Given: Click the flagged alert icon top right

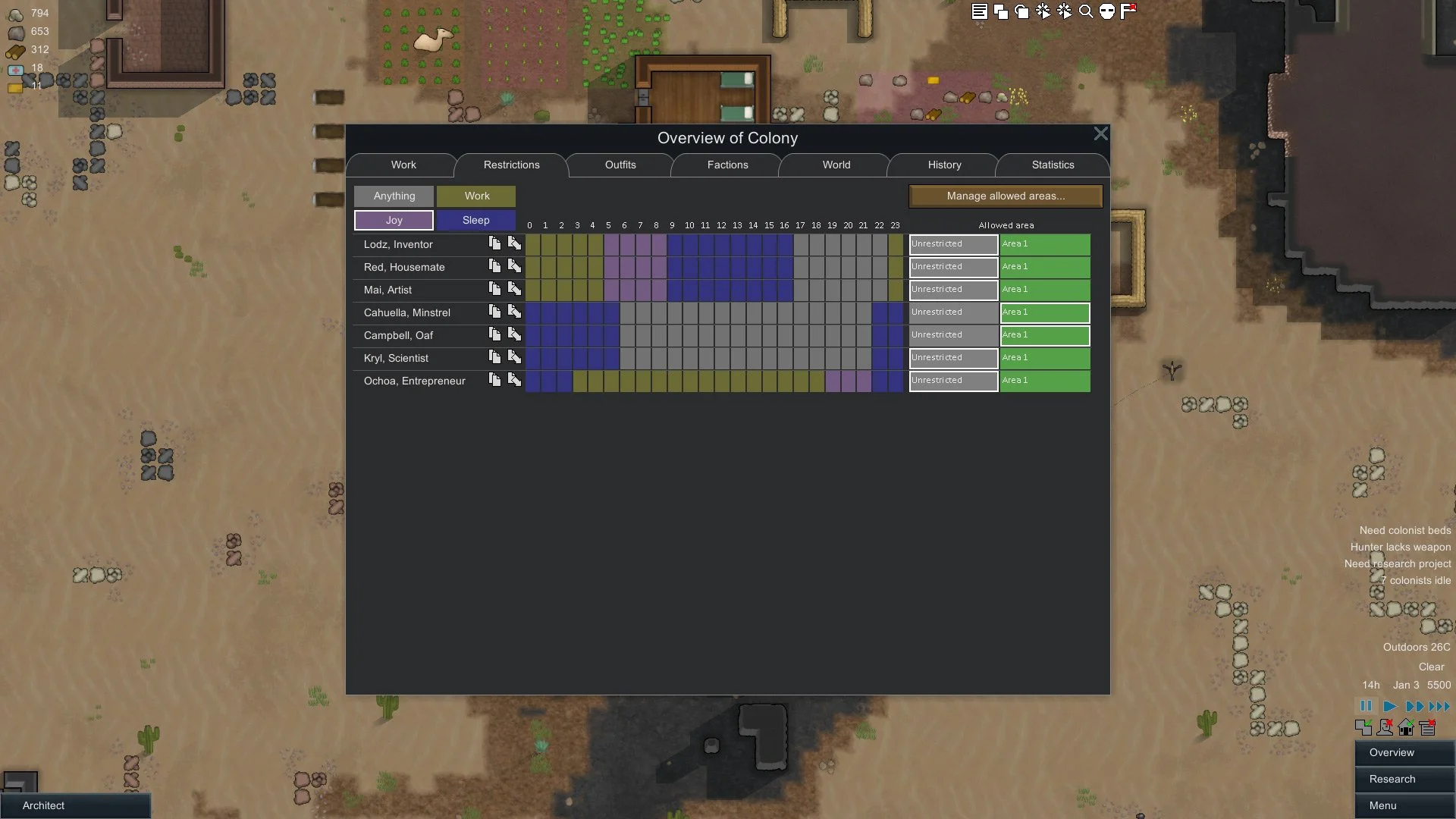Looking at the screenshot, I should pyautogui.click(x=1129, y=11).
